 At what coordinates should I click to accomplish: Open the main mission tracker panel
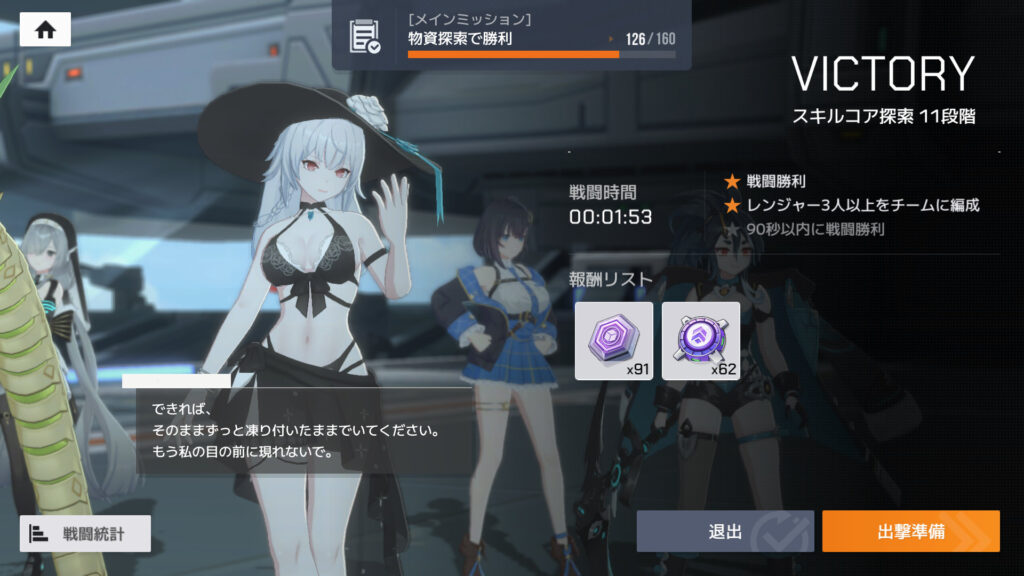511,36
